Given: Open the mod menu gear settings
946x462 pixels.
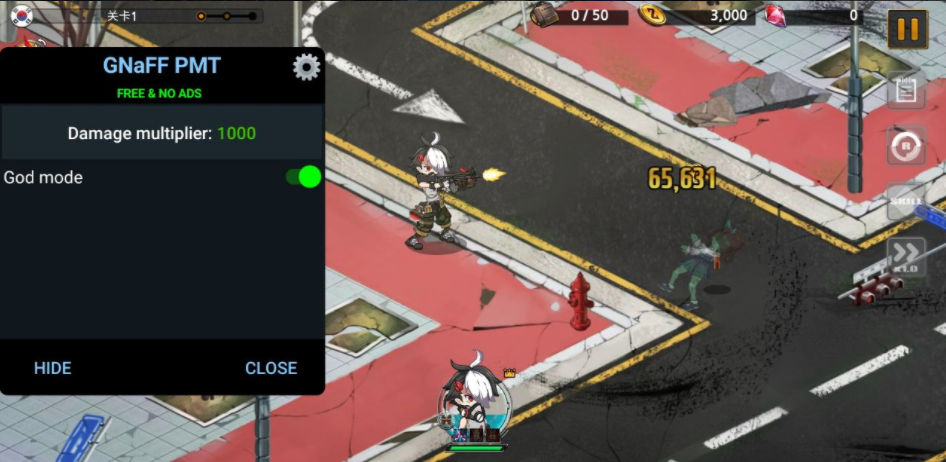Looking at the screenshot, I should [306, 67].
